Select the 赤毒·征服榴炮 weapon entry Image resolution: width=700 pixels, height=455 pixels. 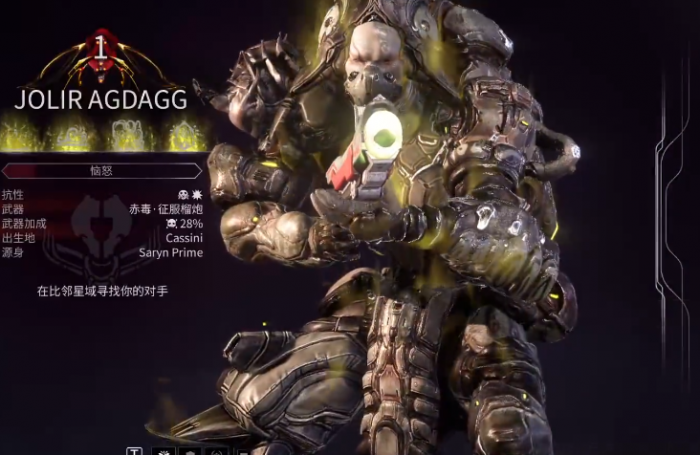click(166, 210)
